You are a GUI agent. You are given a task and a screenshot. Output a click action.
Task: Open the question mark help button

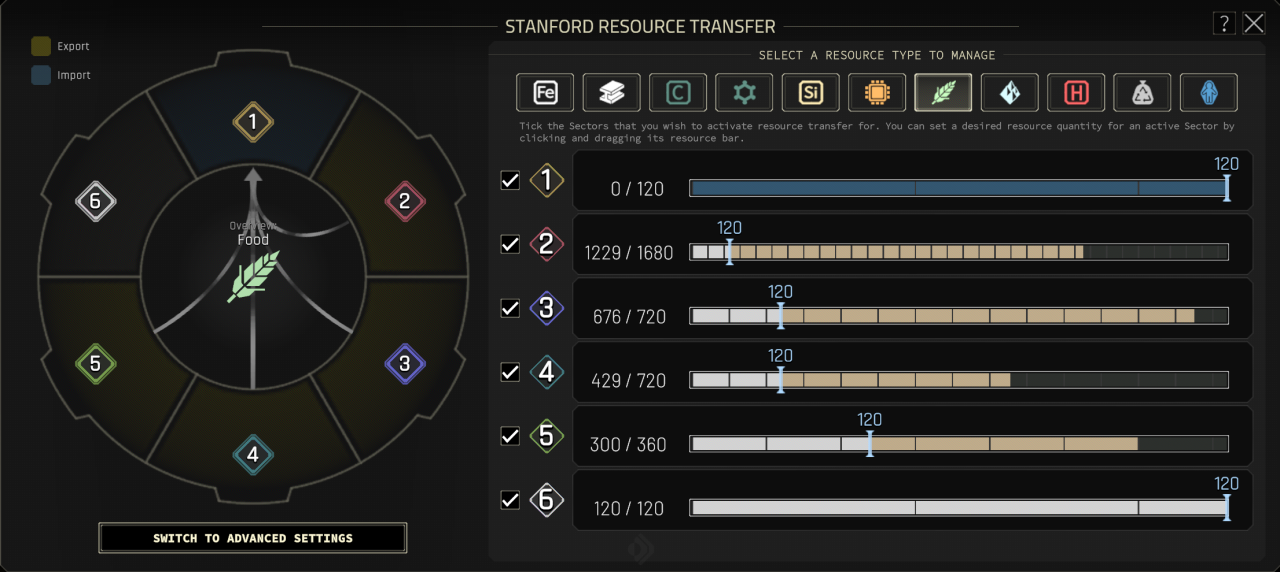point(1223,23)
